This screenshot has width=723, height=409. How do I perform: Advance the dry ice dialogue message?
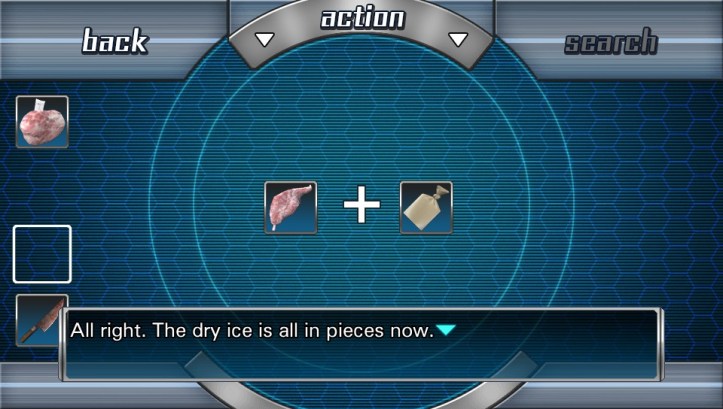446,330
